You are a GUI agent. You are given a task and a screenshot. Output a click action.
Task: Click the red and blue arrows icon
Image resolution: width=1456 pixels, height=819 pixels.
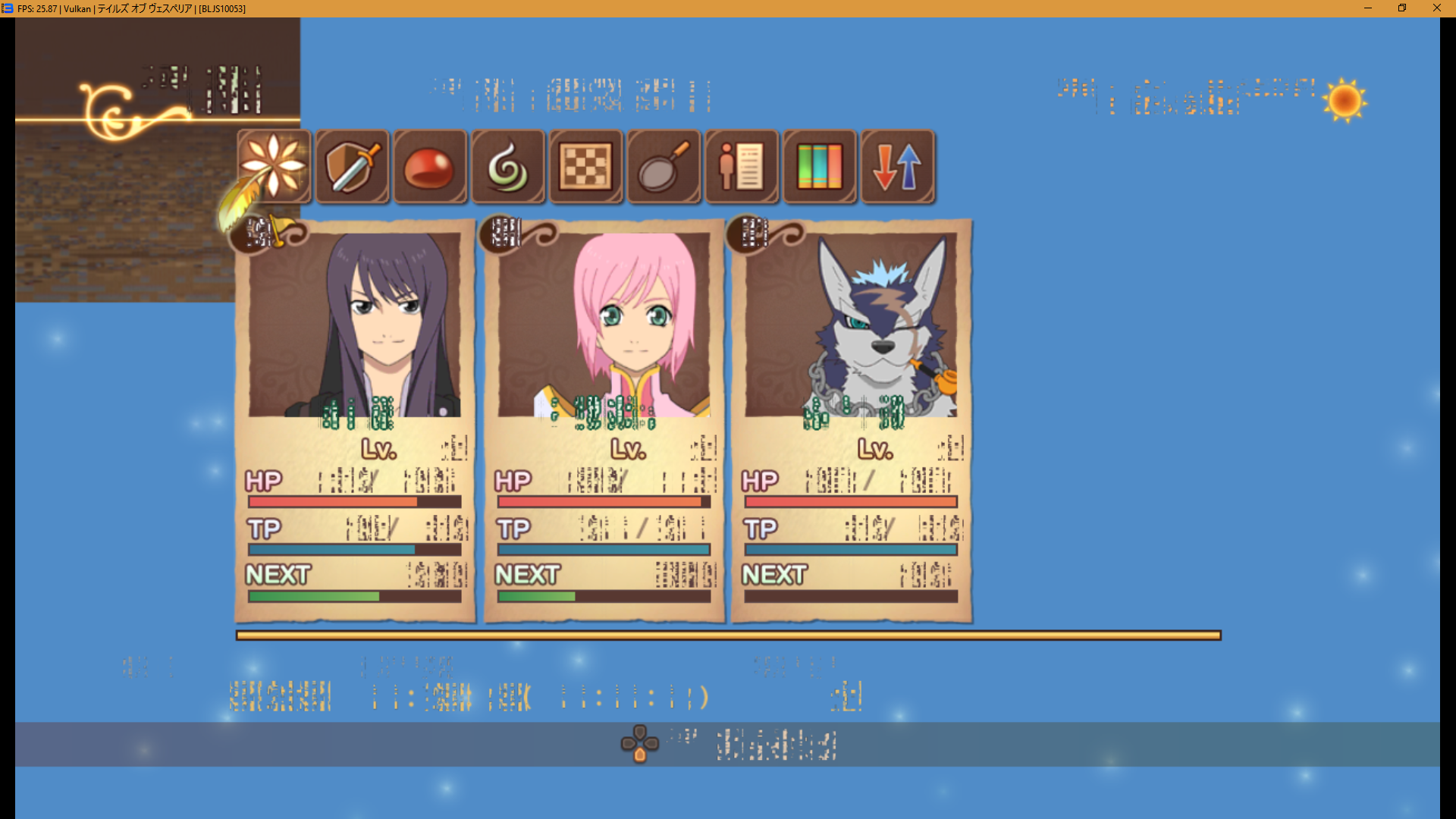pos(898,166)
